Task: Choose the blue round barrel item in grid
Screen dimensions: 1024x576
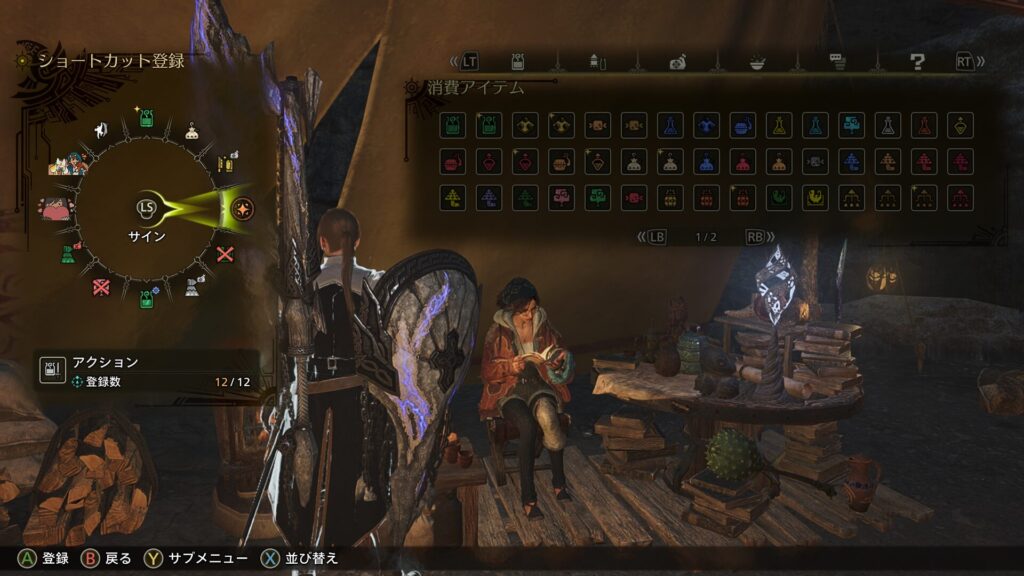Action: pyautogui.click(x=742, y=125)
